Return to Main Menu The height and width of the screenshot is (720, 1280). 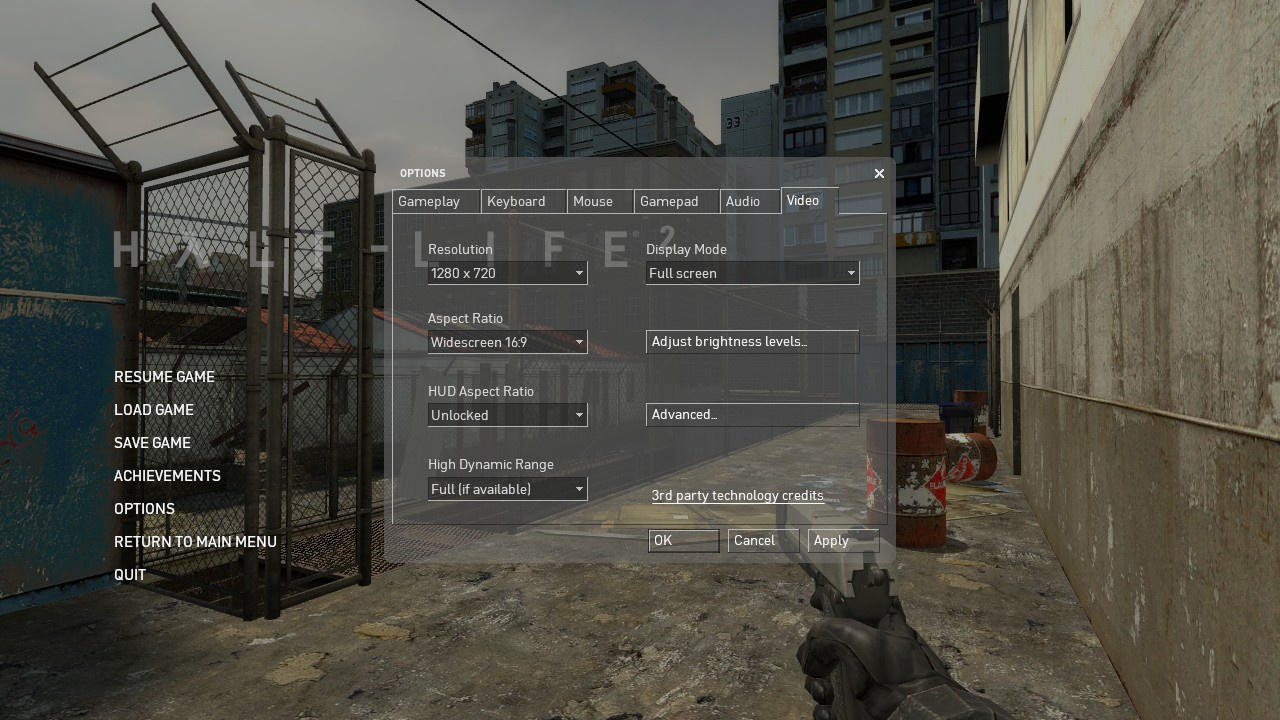click(x=195, y=542)
